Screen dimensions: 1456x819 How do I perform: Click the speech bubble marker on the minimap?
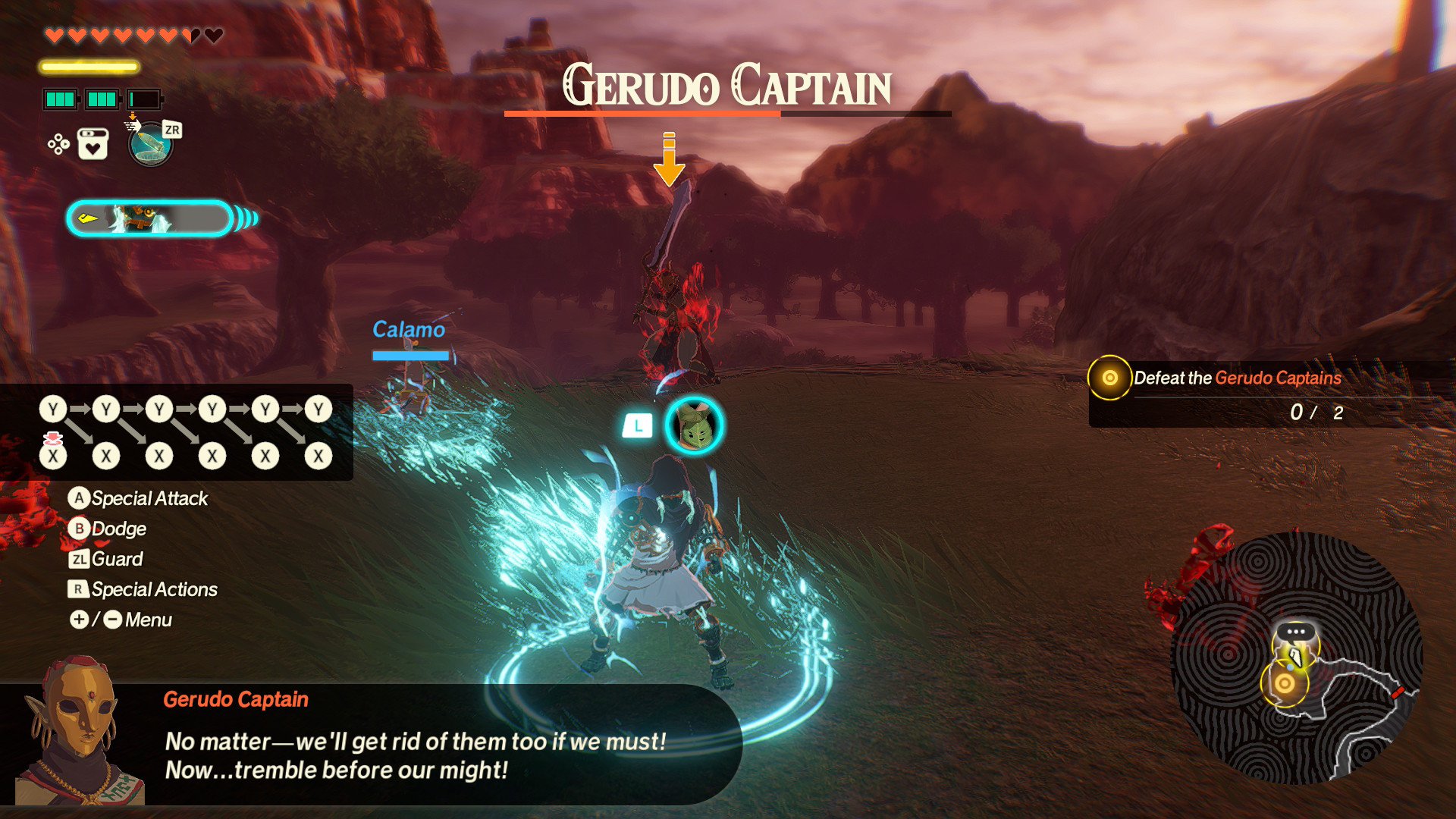pyautogui.click(x=1295, y=632)
